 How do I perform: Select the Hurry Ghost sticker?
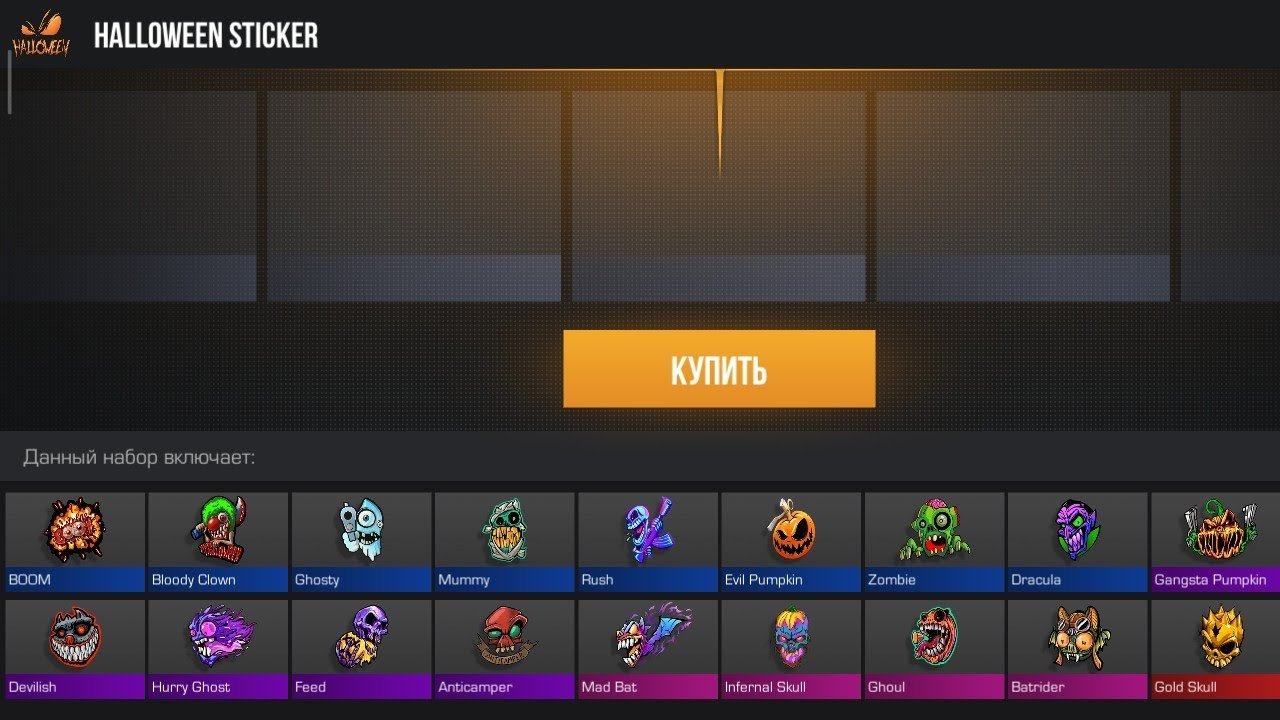[x=218, y=648]
